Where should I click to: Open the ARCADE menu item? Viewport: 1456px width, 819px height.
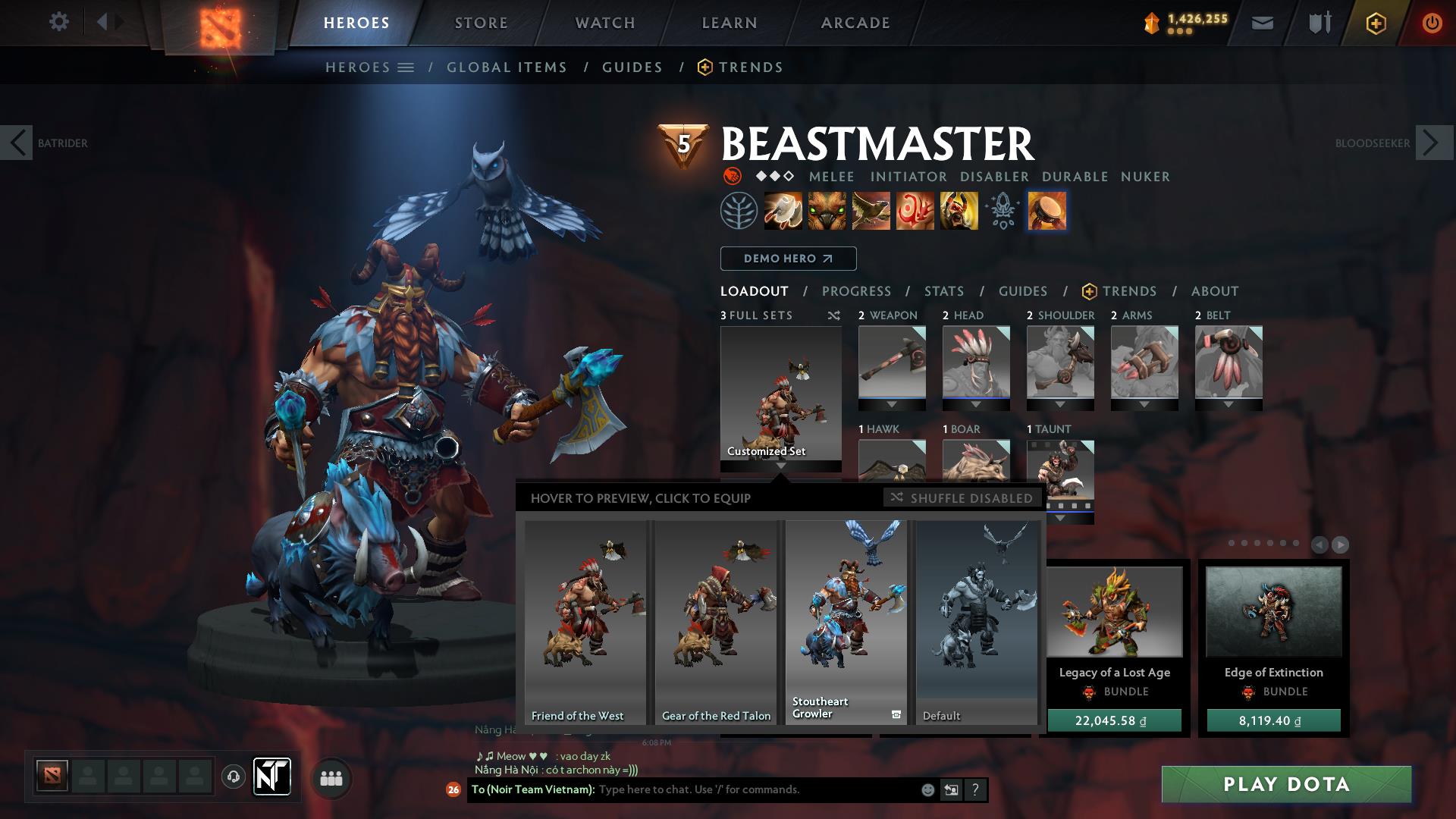(855, 22)
